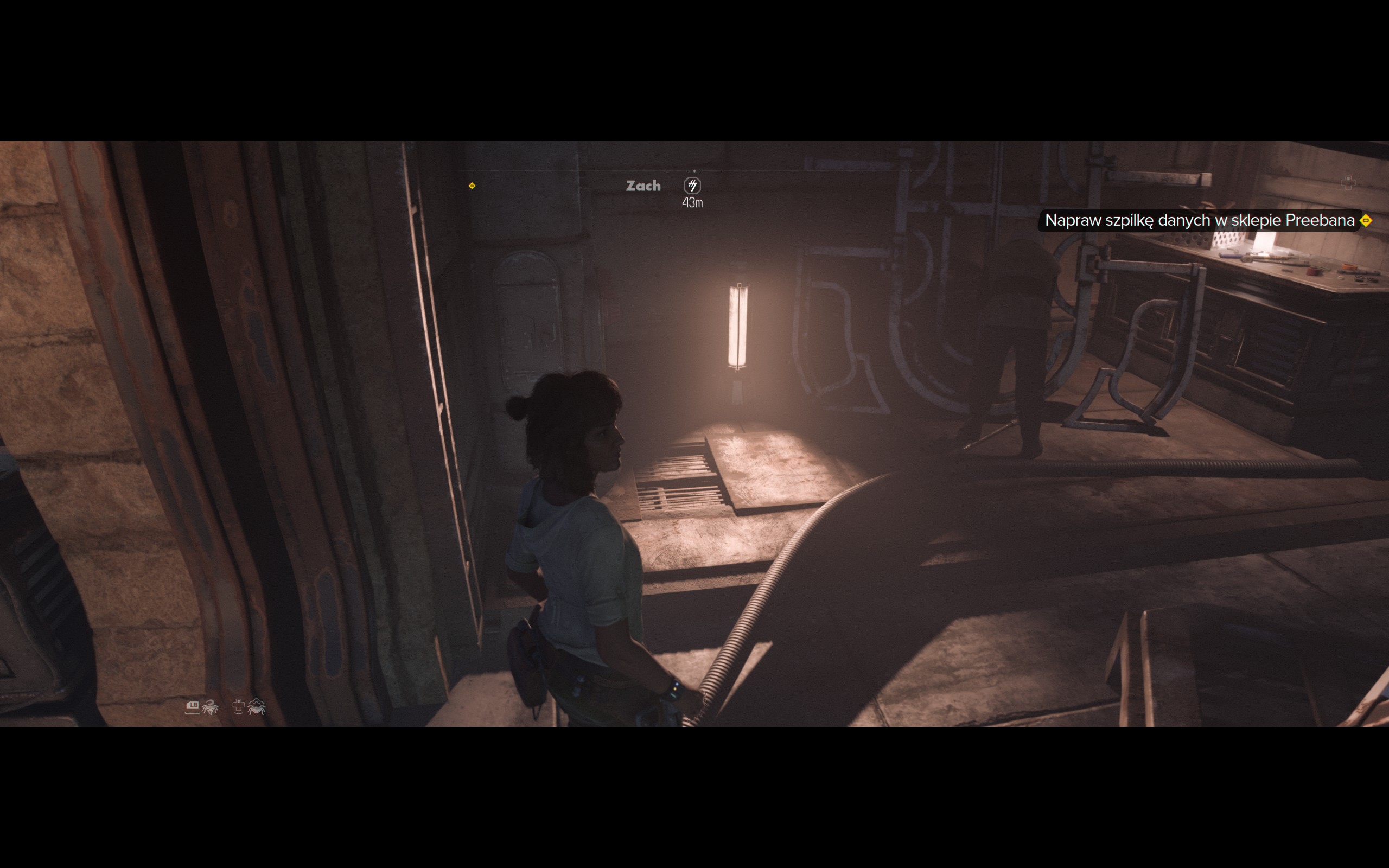Choose the crouching Nix creature icon

(x=256, y=707)
